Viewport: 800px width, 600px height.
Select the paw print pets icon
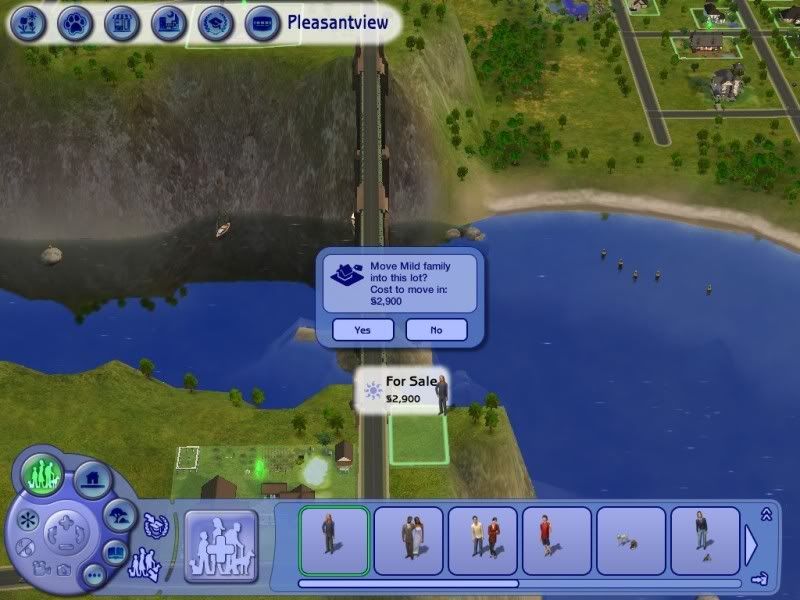pos(73,22)
